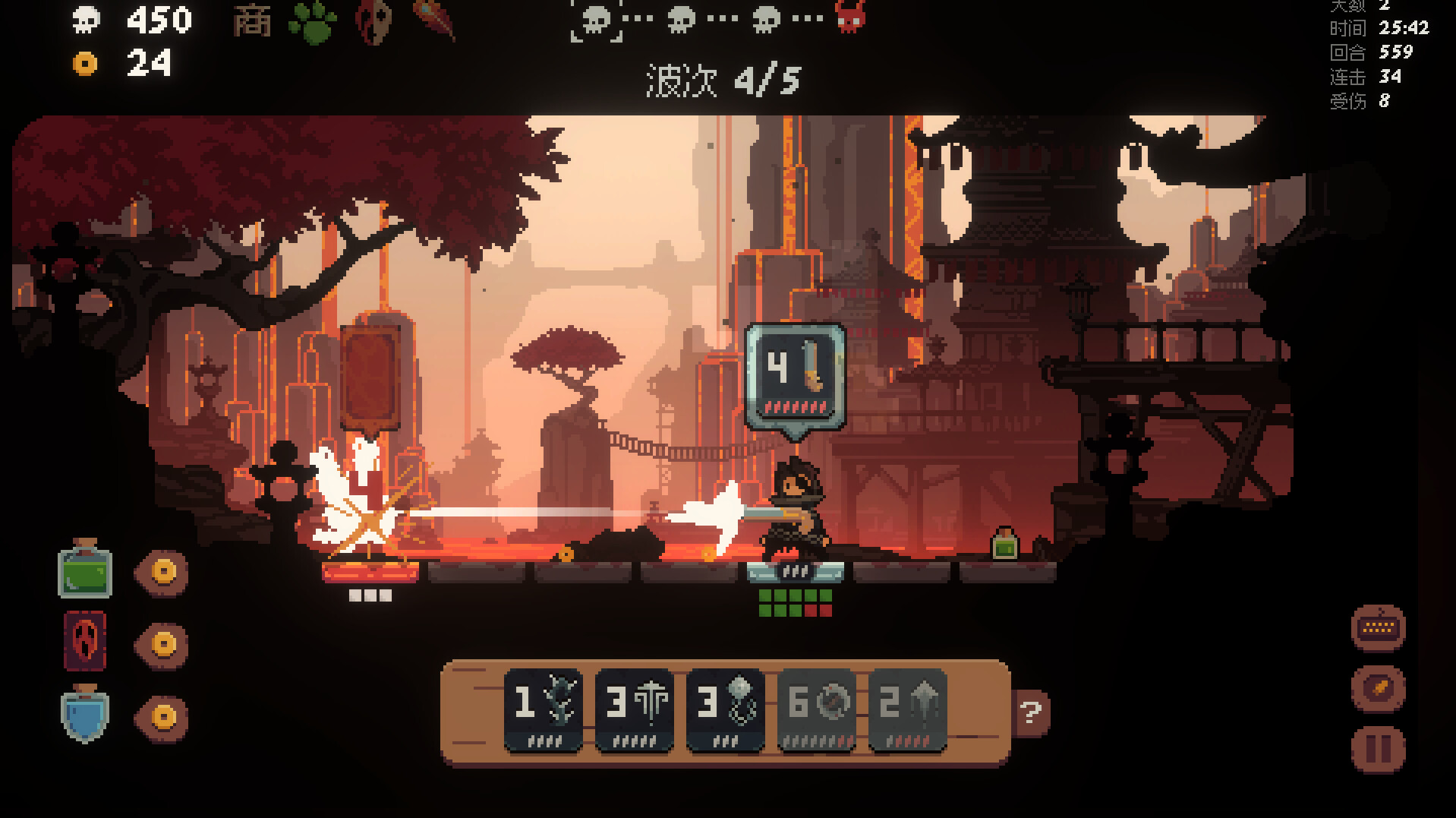Pick the chained kunai hook tile
The width and height of the screenshot is (1456, 818).
[726, 709]
